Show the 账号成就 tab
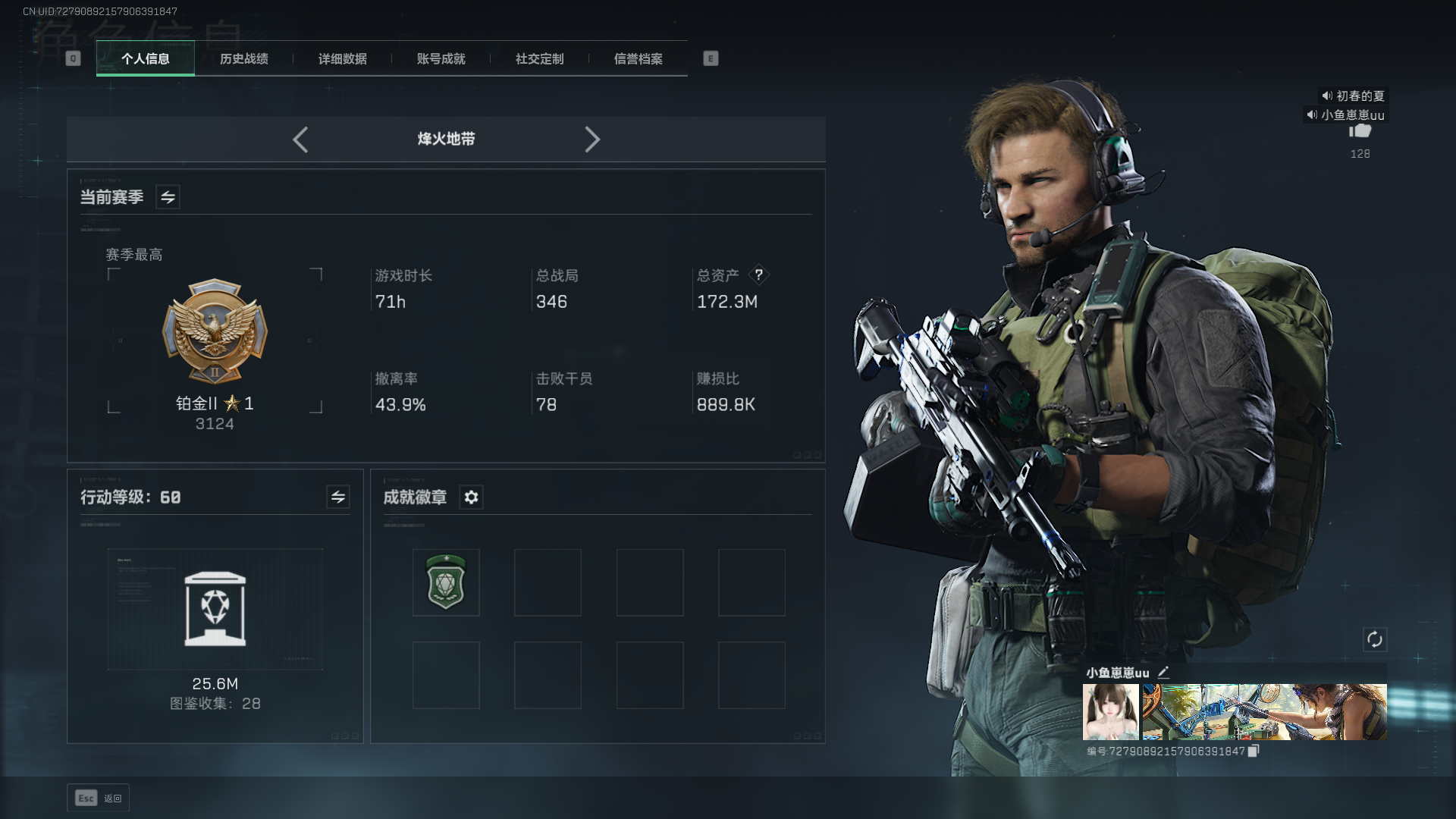Viewport: 1456px width, 819px height. pos(441,59)
